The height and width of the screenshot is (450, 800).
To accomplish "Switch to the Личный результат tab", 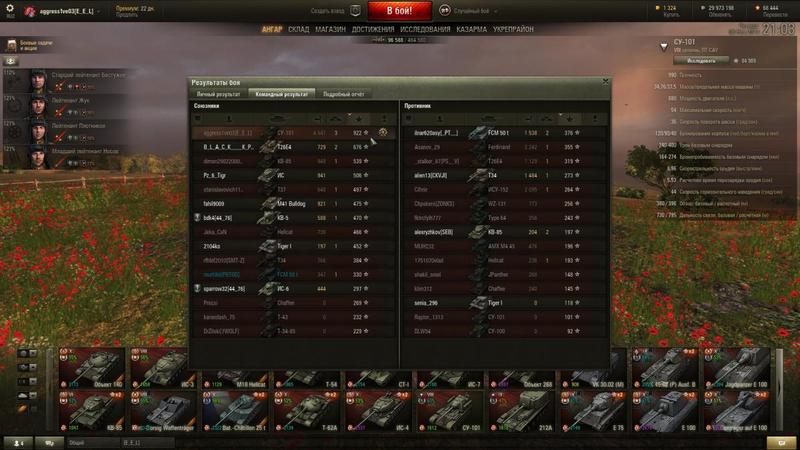I will point(219,93).
